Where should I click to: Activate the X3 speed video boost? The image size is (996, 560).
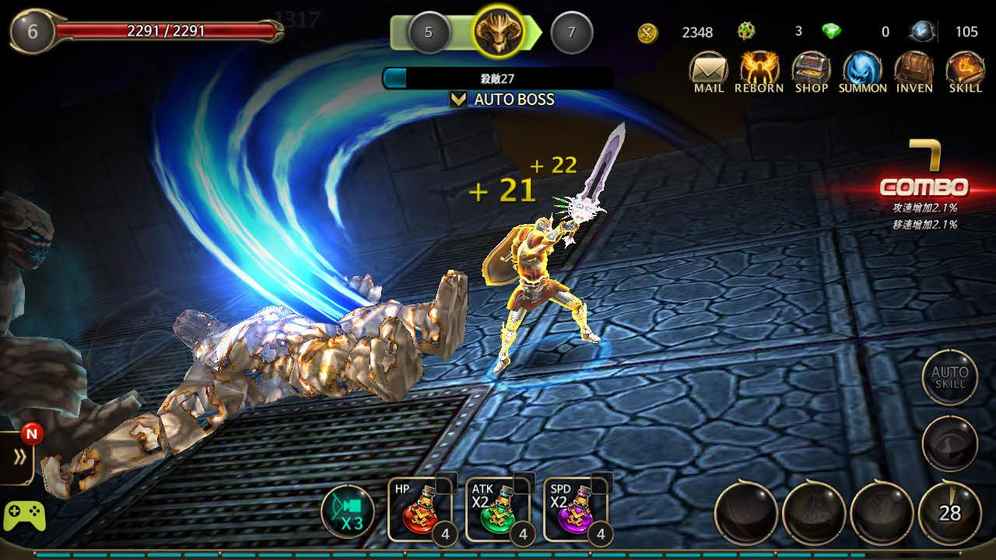tap(347, 512)
